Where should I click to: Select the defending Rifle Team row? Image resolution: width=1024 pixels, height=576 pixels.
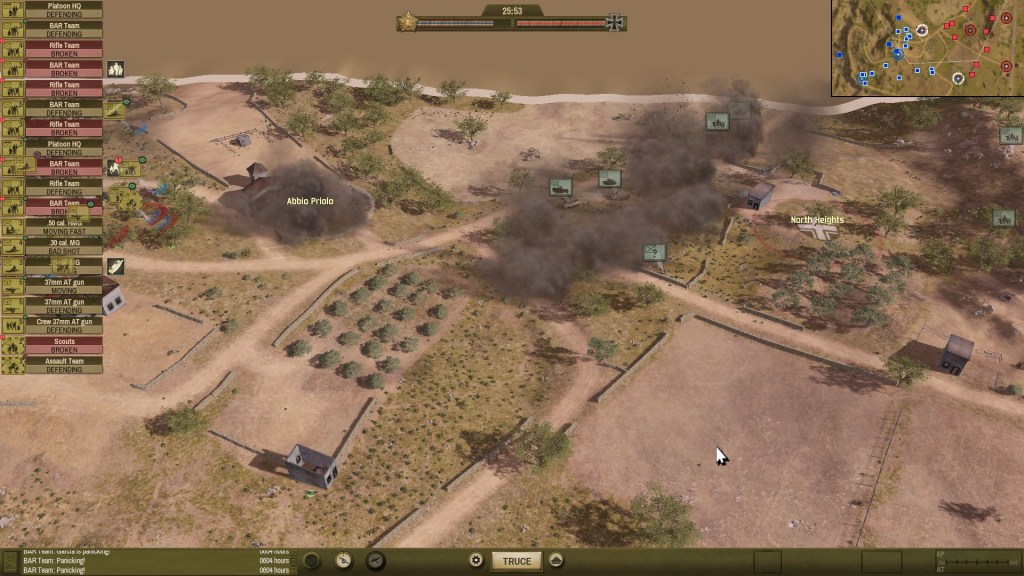pyautogui.click(x=64, y=187)
